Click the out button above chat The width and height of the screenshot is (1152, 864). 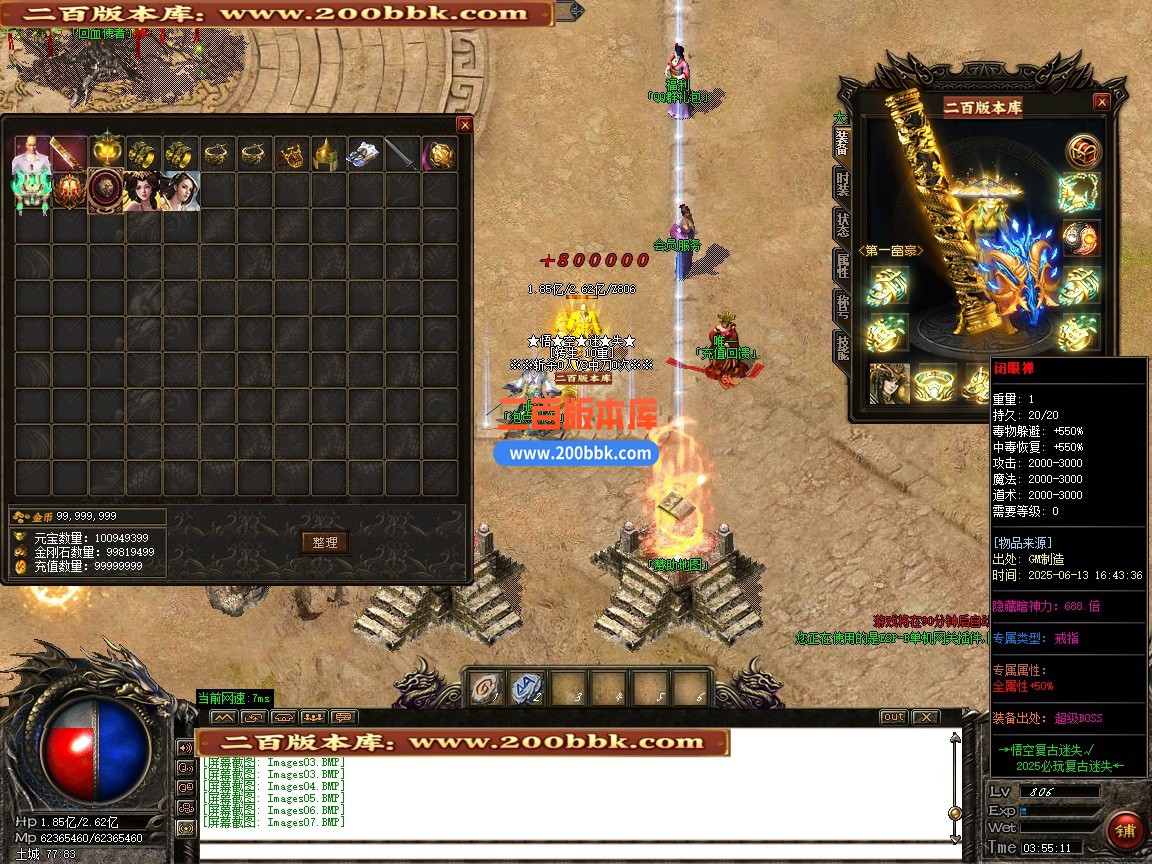point(893,717)
